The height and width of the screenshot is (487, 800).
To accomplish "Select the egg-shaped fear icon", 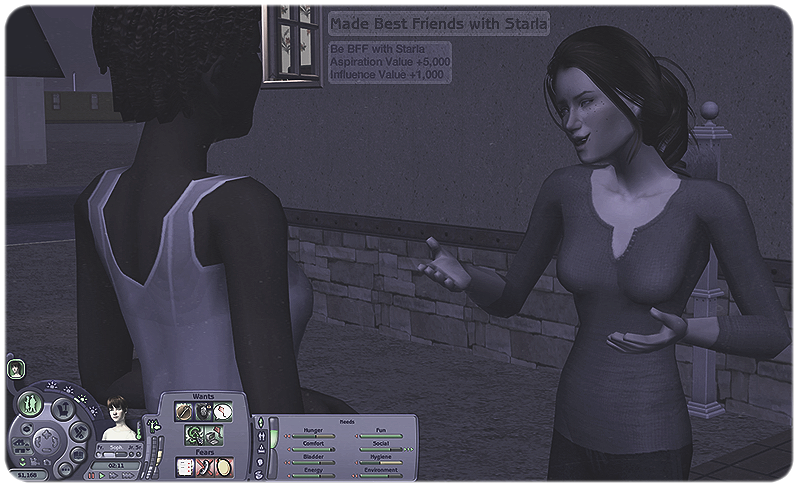I will tap(222, 466).
